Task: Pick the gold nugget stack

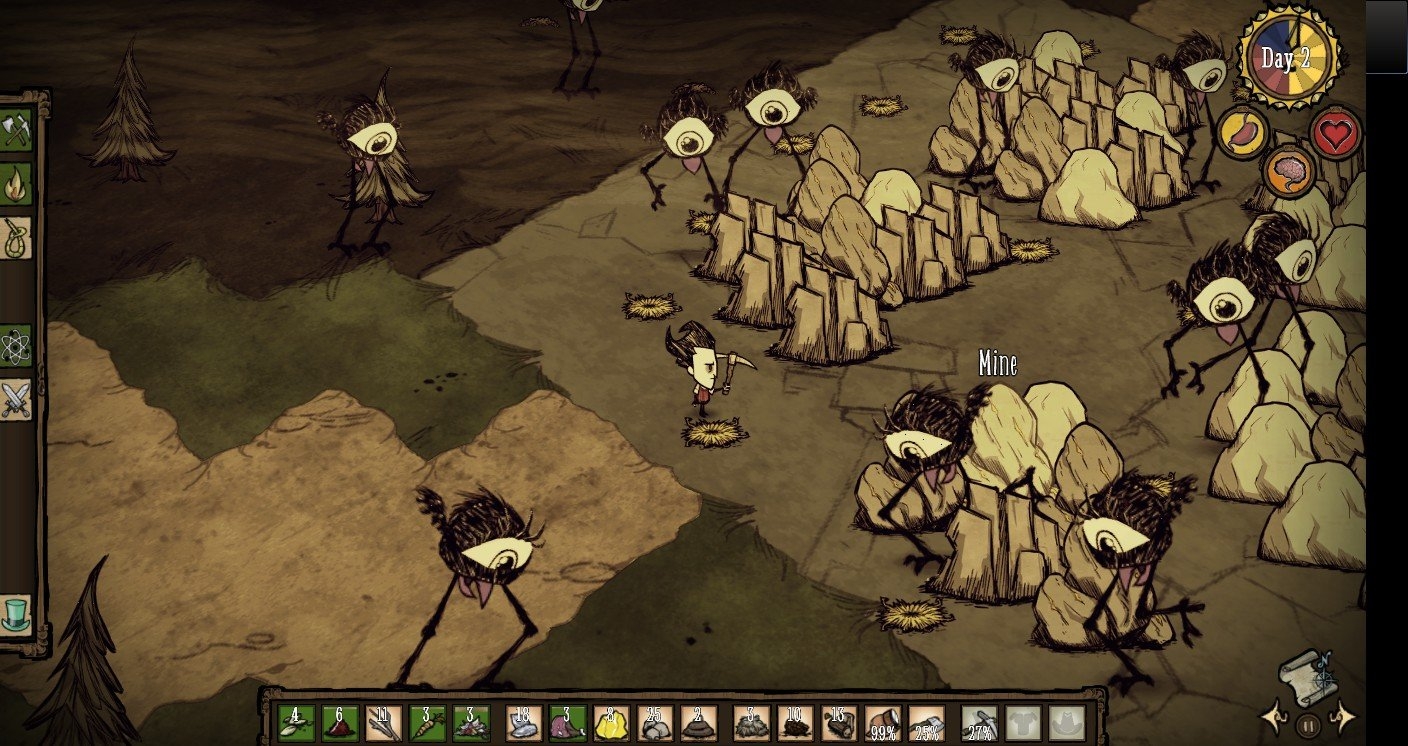Action: pyautogui.click(x=611, y=723)
